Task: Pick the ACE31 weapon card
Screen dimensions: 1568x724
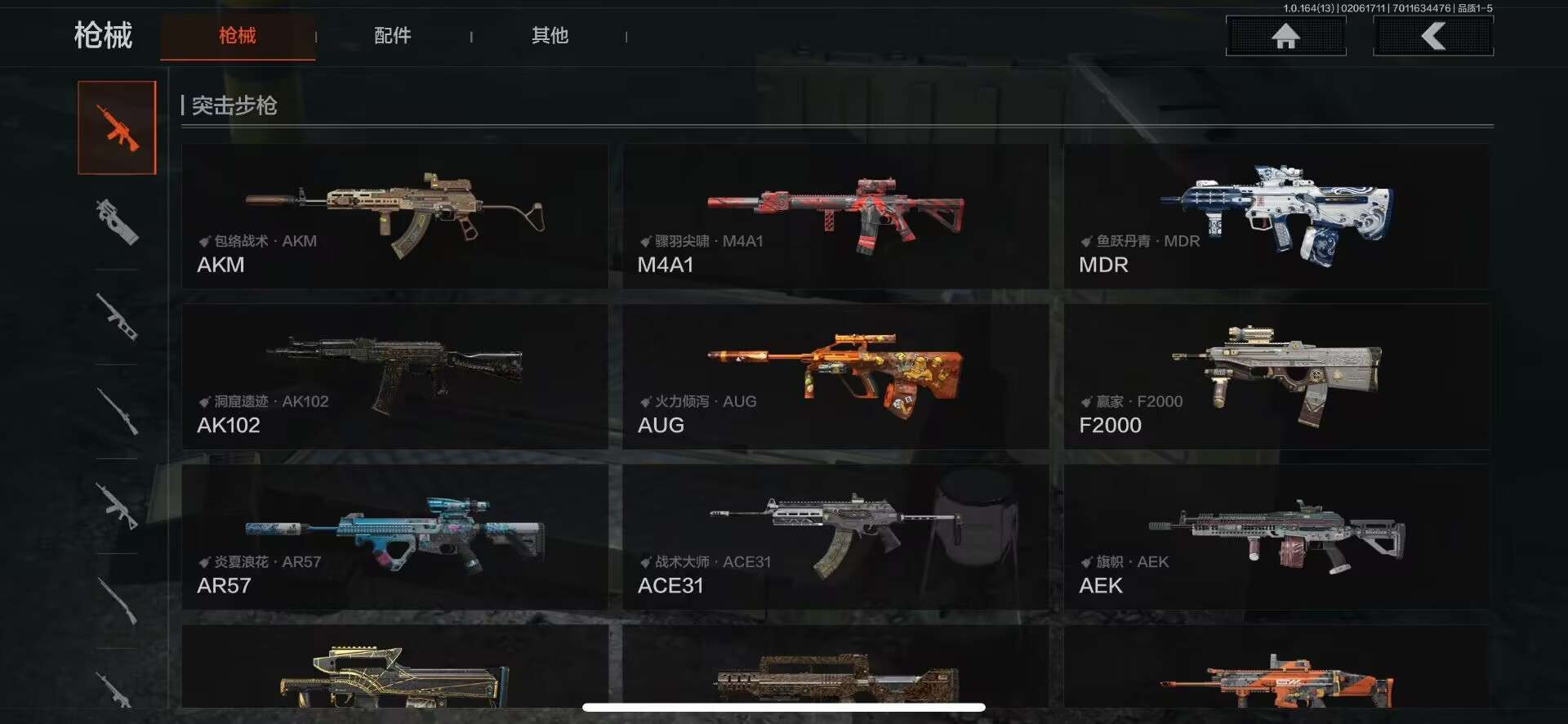Action: pyautogui.click(x=835, y=537)
